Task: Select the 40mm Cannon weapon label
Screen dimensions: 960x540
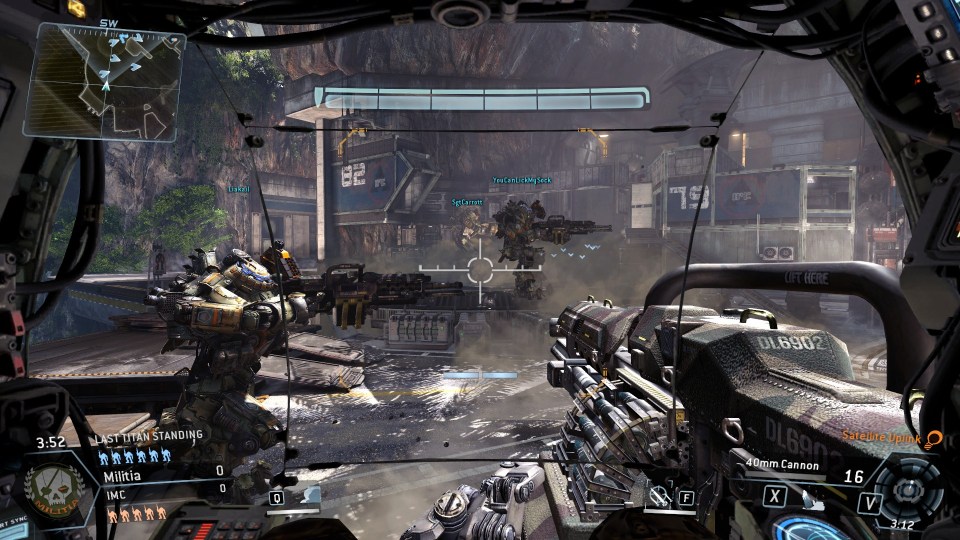Action: tap(783, 465)
